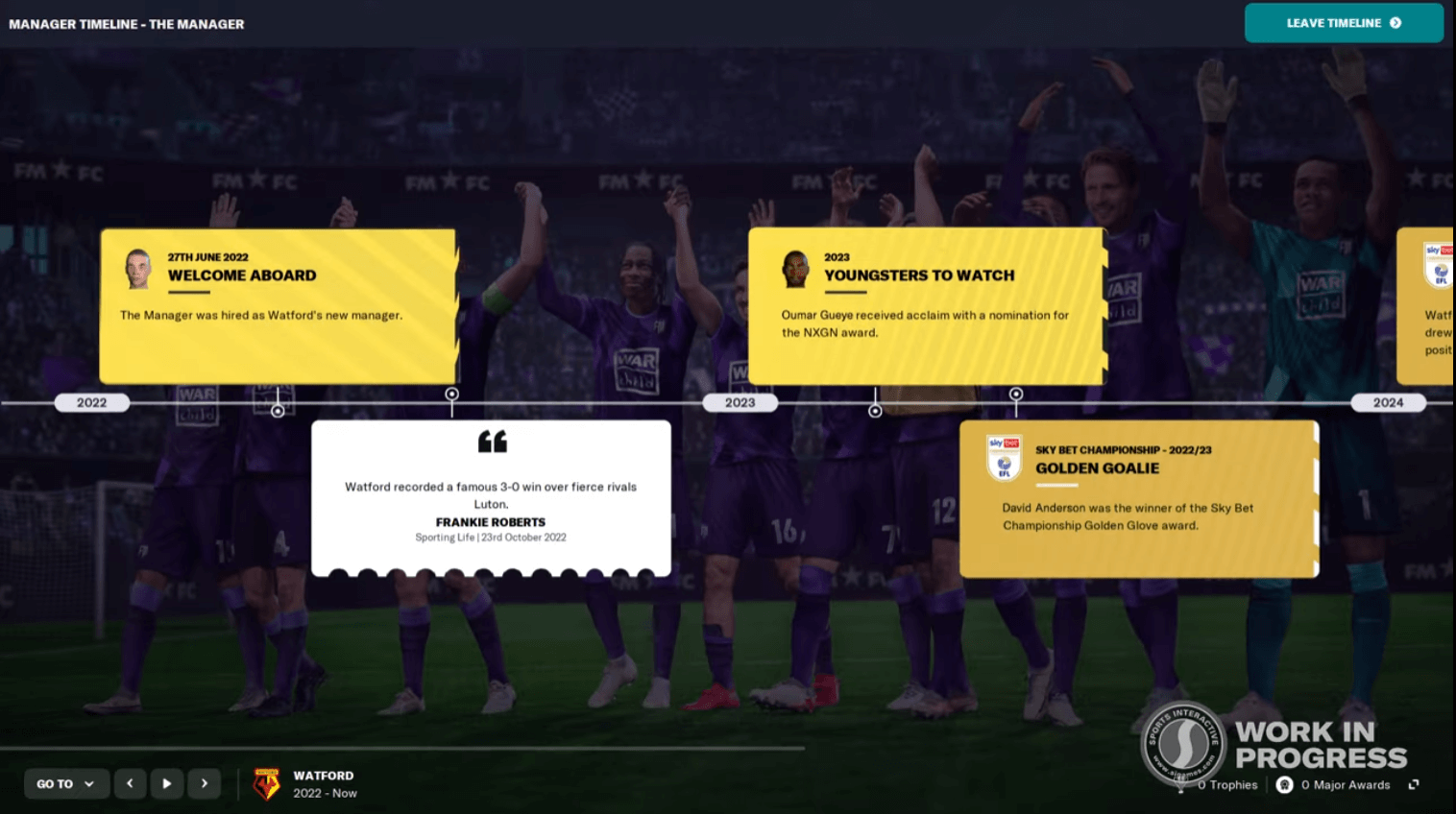Click the Watford club crest
Viewport: 1456px width, 814px height.
(x=265, y=783)
